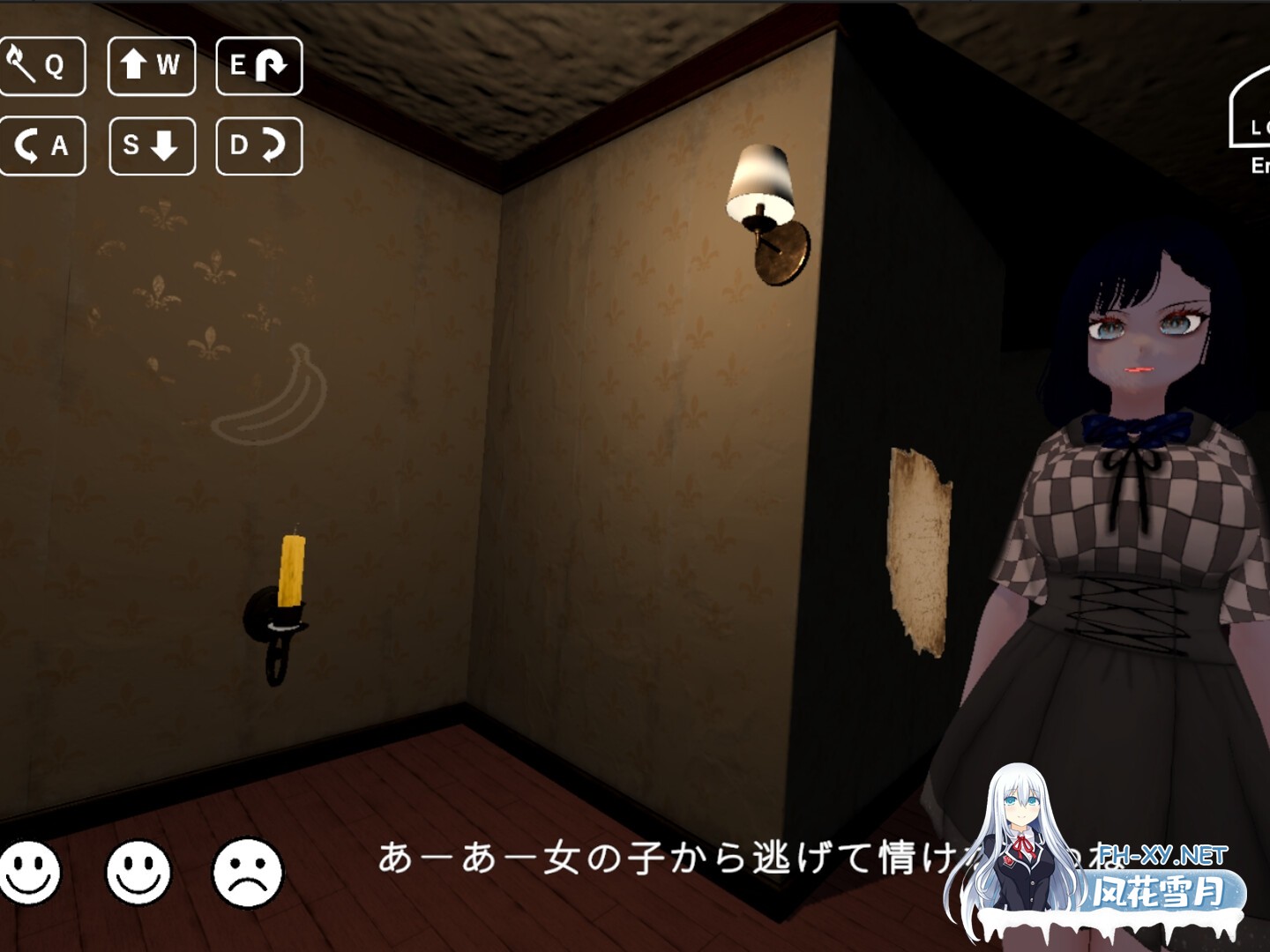Select the frowning face icon

(248, 873)
